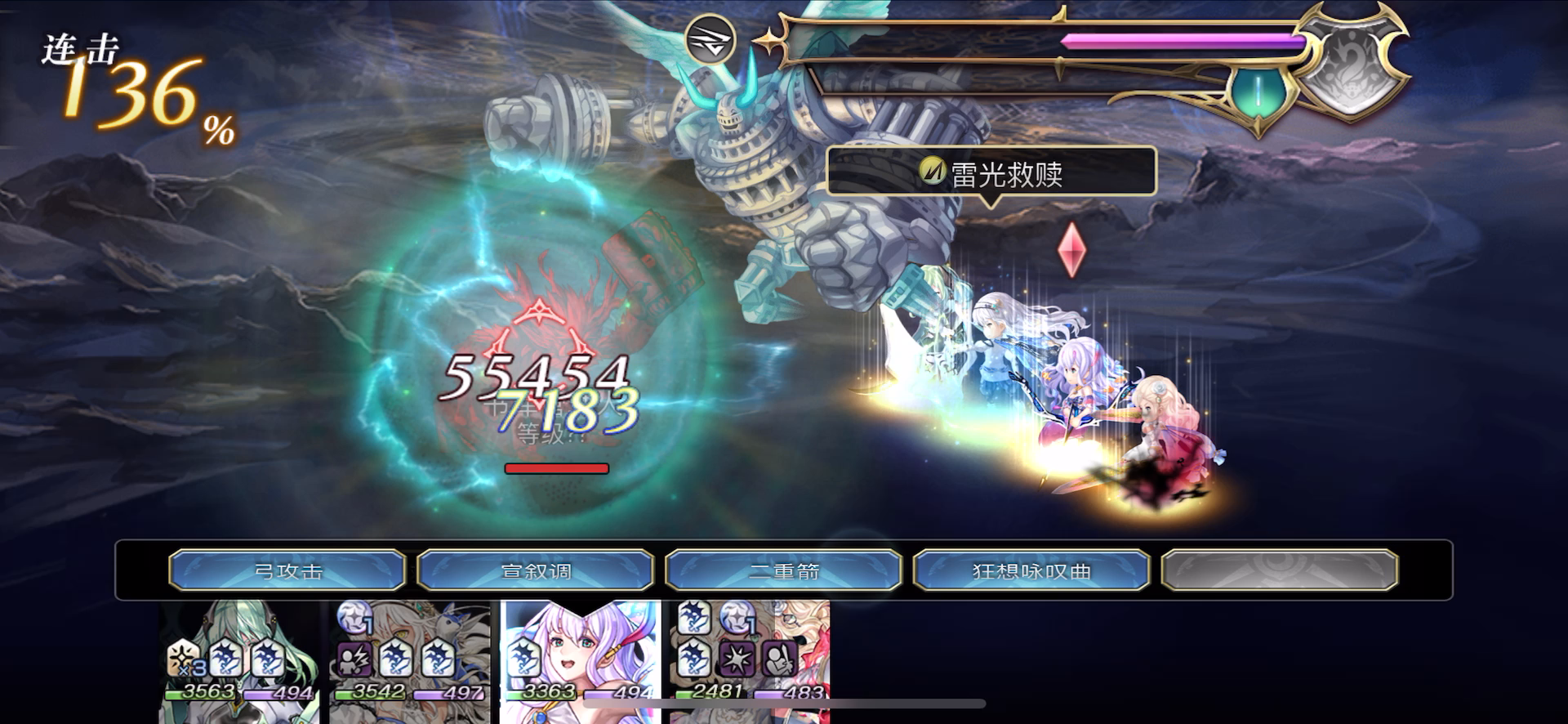Tap the lion orb counter above the second character's portrait
The image size is (1568, 724).
click(x=353, y=618)
